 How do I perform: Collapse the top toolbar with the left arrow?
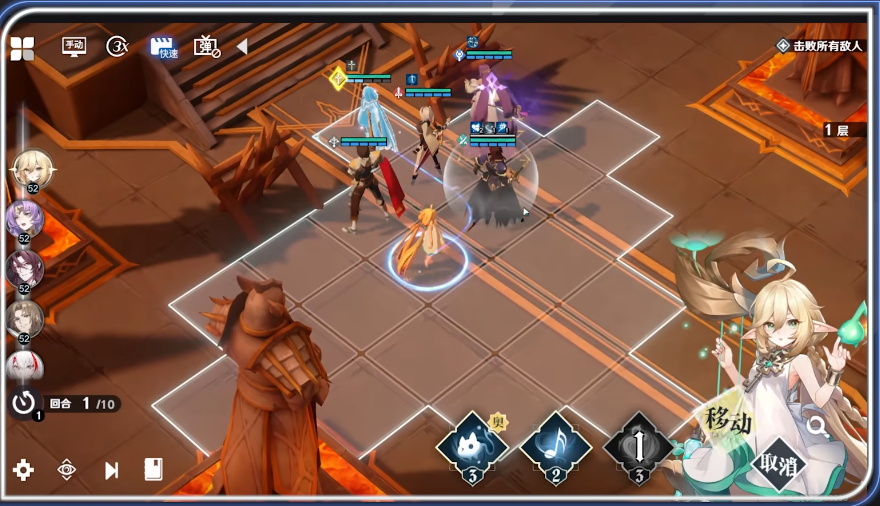click(x=241, y=46)
